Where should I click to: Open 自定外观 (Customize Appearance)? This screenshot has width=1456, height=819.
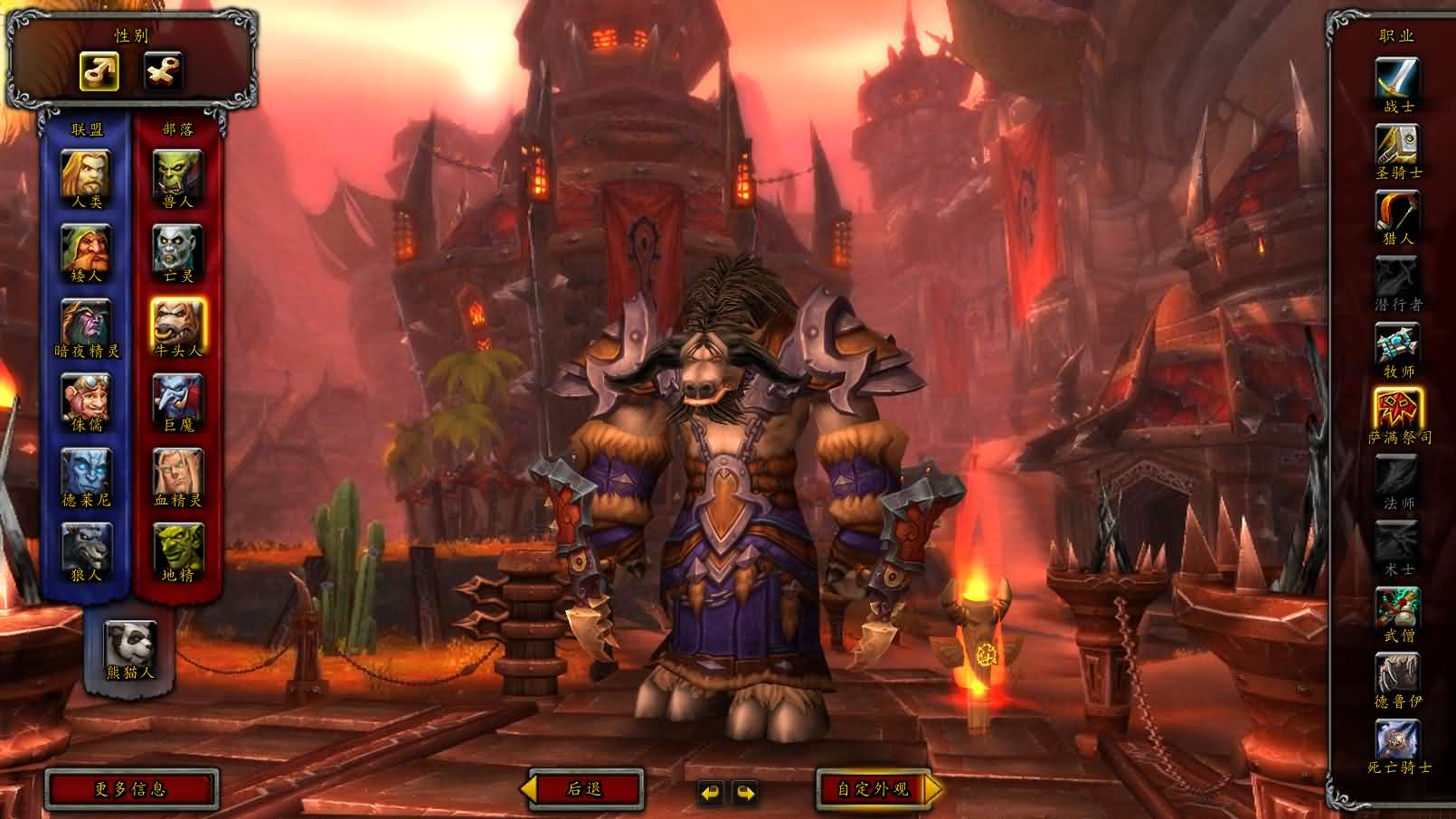(871, 787)
